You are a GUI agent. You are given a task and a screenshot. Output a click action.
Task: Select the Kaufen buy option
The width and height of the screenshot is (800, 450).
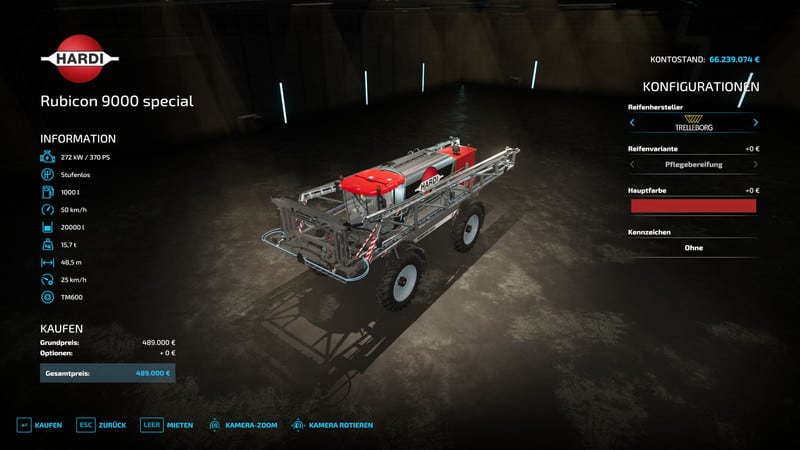(x=40, y=425)
